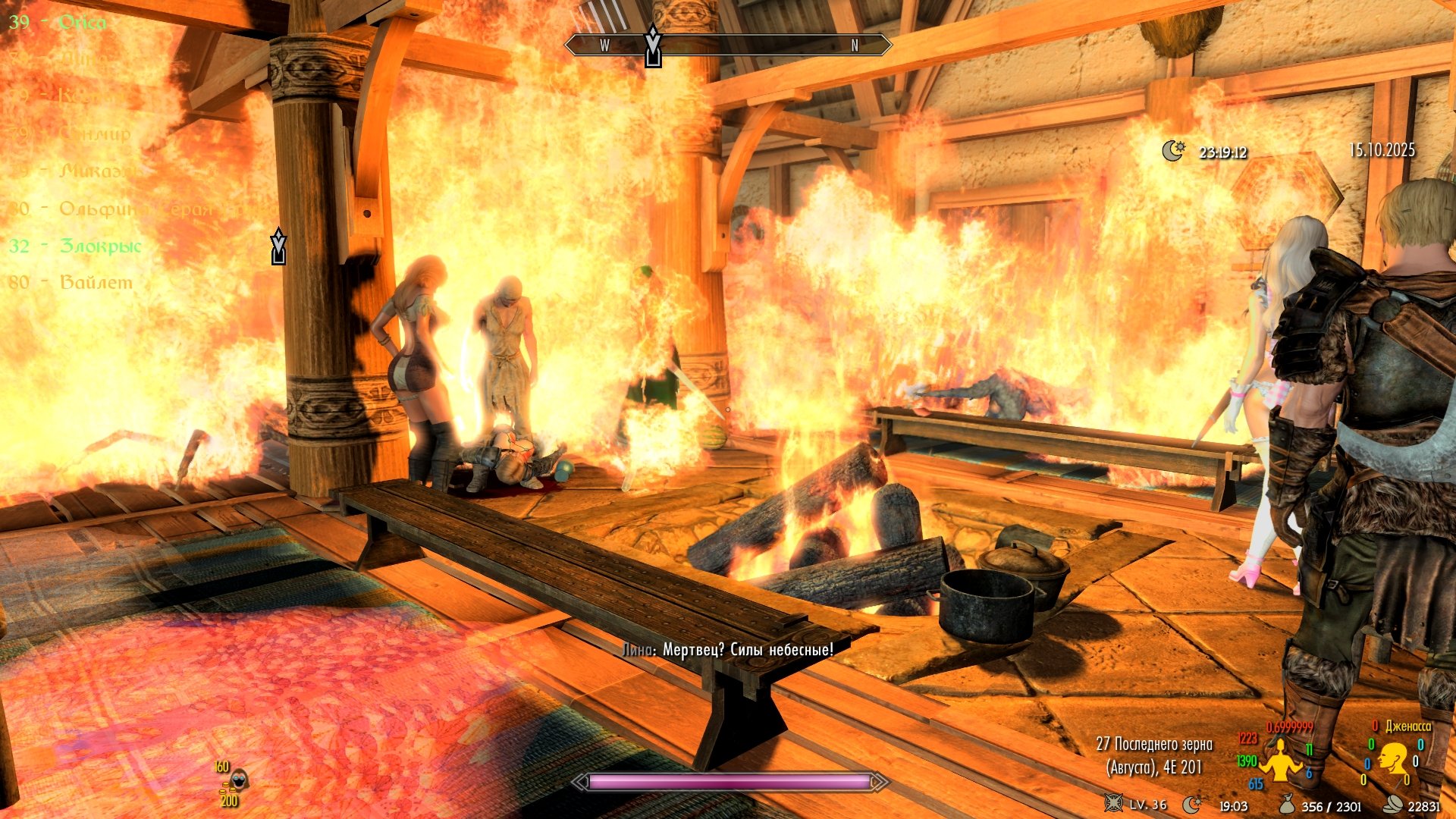Click the gold coins stack icon
Screen dimensions: 1456x819
click(x=1392, y=805)
